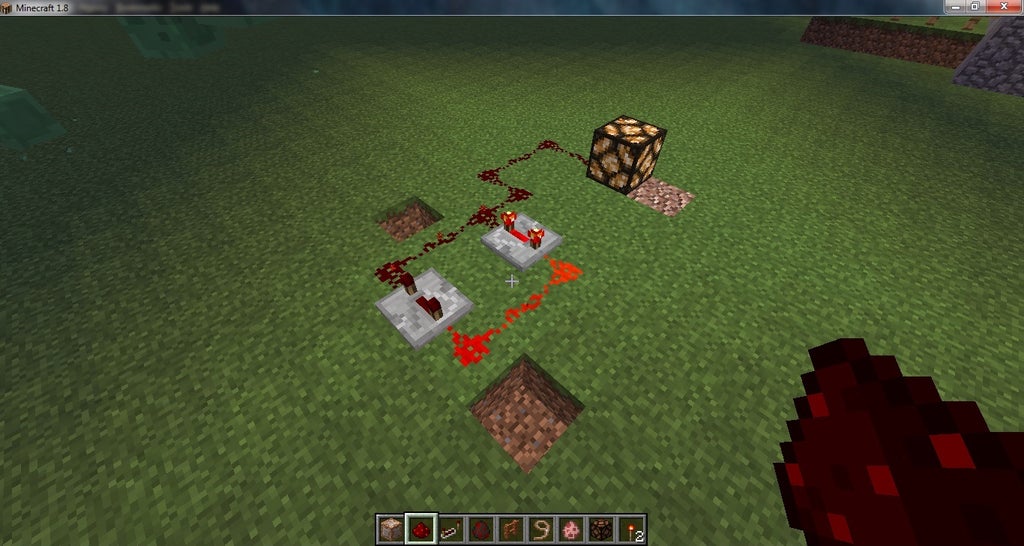Close the Minecraft 1.8 window

coord(1004,6)
